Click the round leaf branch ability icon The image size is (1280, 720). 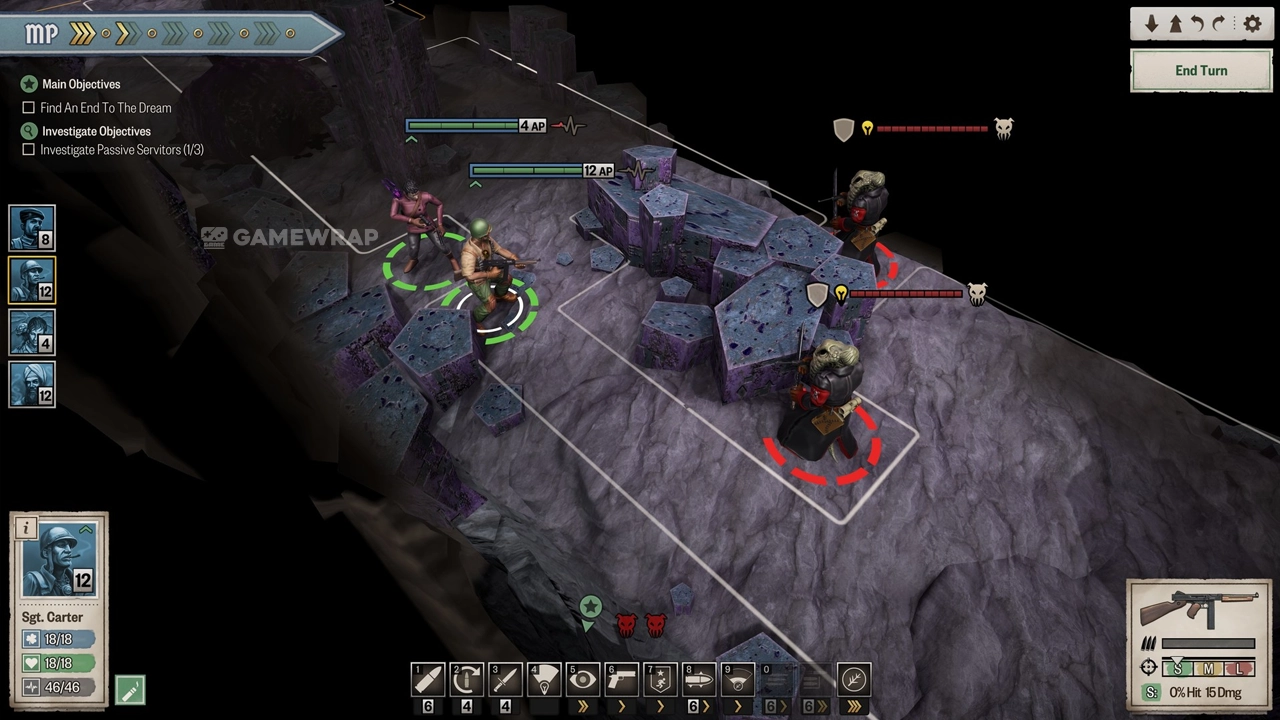[854, 680]
